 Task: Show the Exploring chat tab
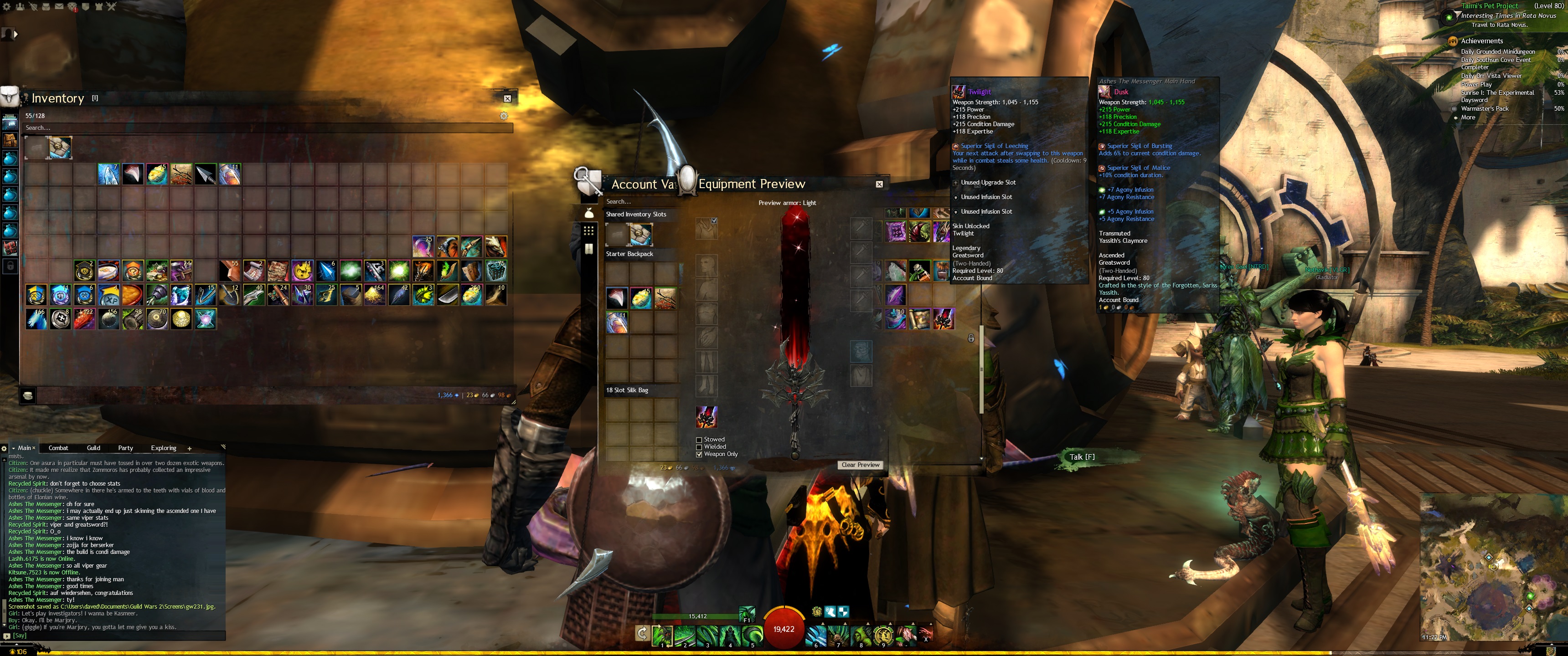(163, 448)
